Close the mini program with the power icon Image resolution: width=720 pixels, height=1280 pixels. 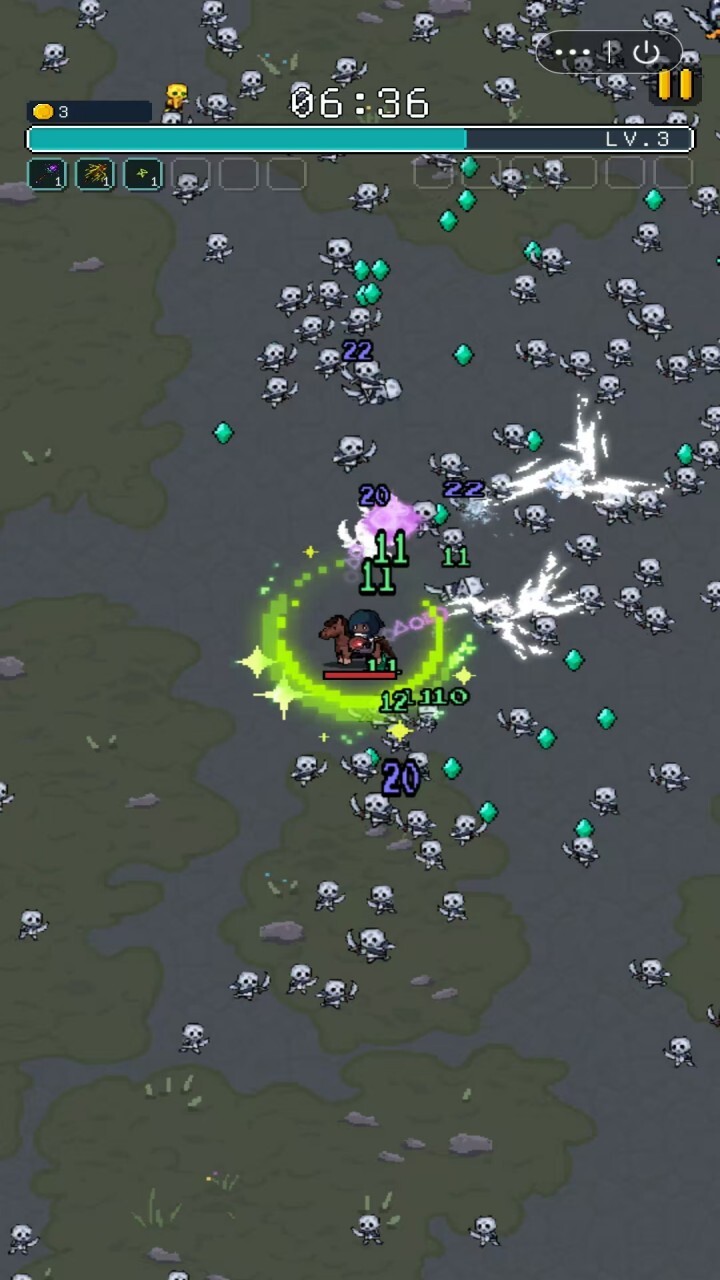pos(647,52)
